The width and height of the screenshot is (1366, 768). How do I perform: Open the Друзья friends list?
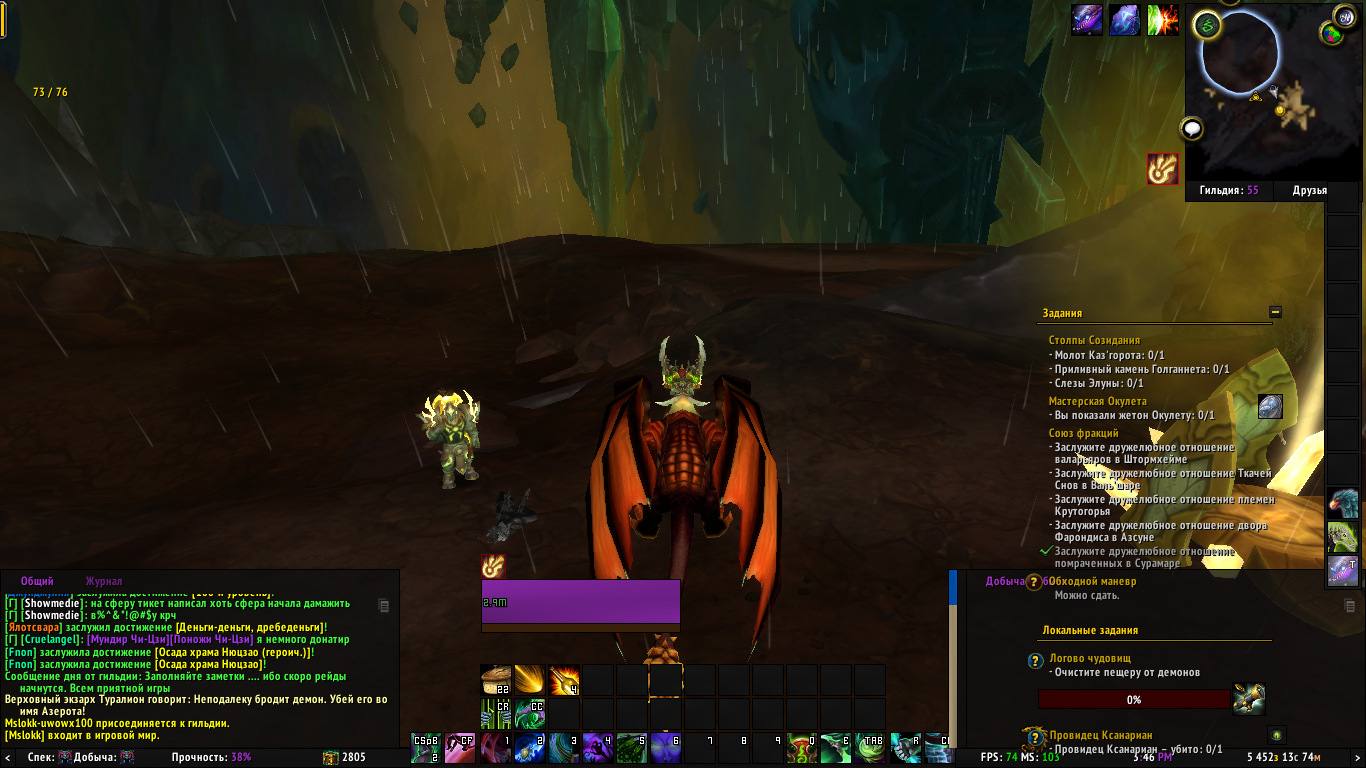point(1309,190)
